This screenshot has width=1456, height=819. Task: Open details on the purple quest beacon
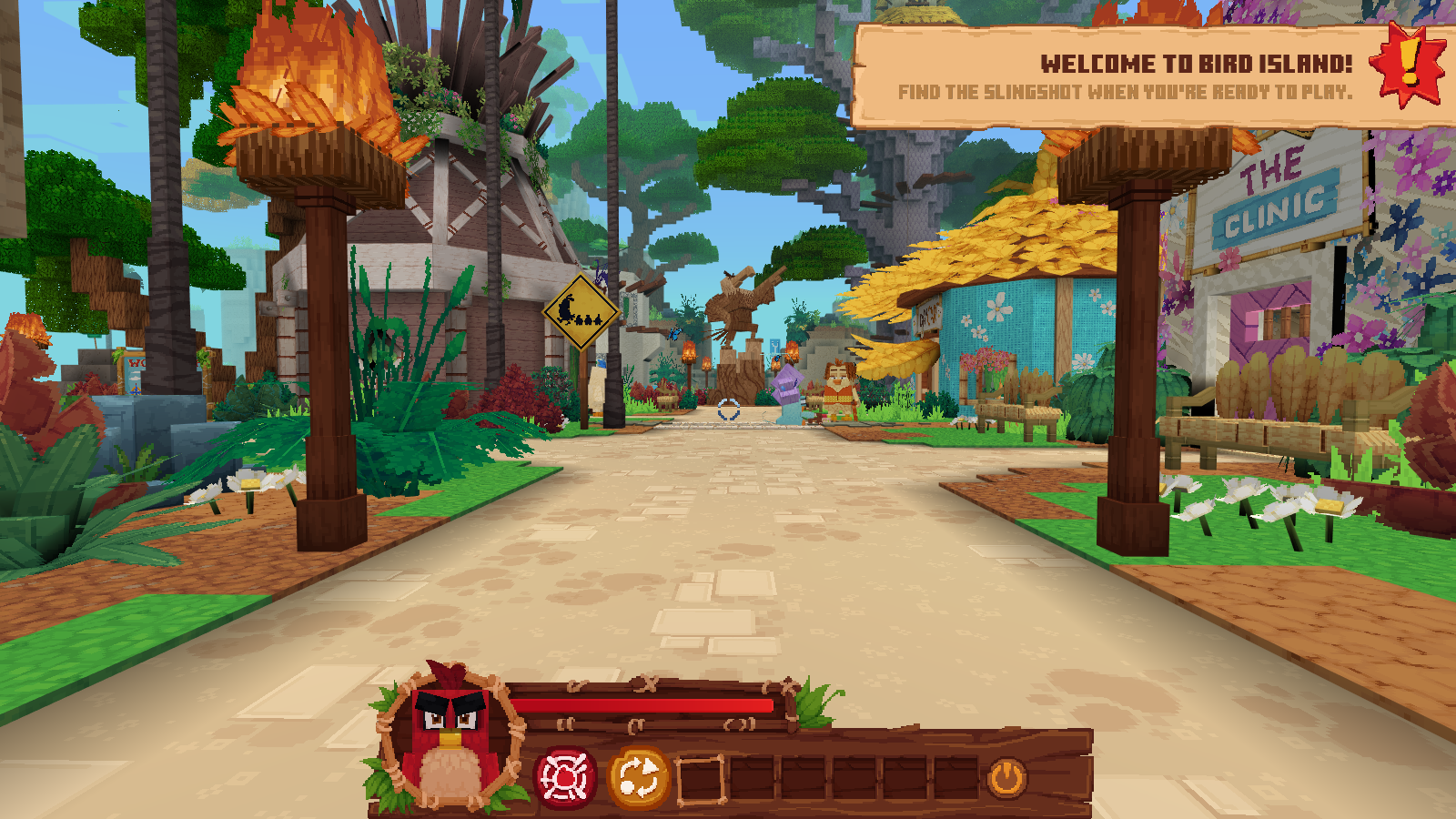pos(787,382)
